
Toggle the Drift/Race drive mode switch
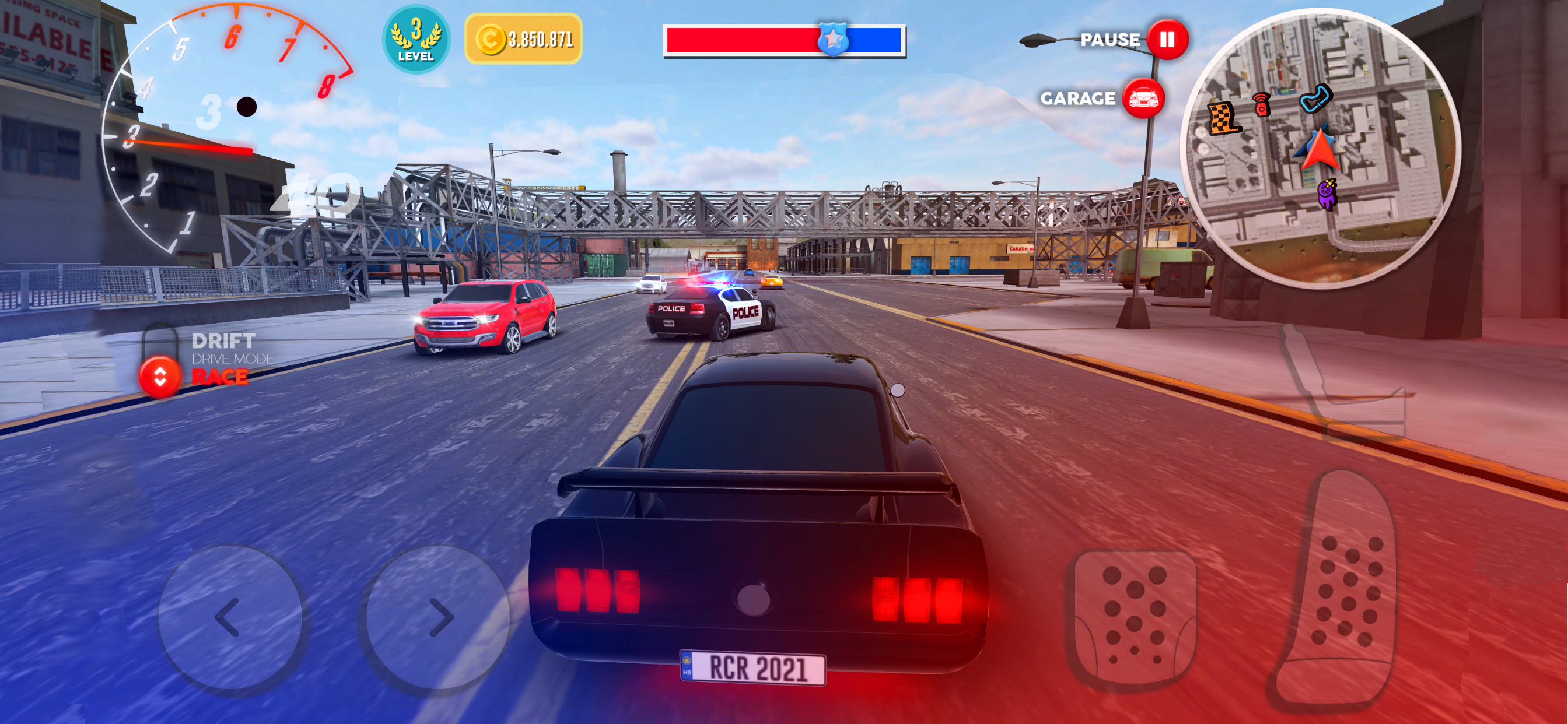point(160,376)
